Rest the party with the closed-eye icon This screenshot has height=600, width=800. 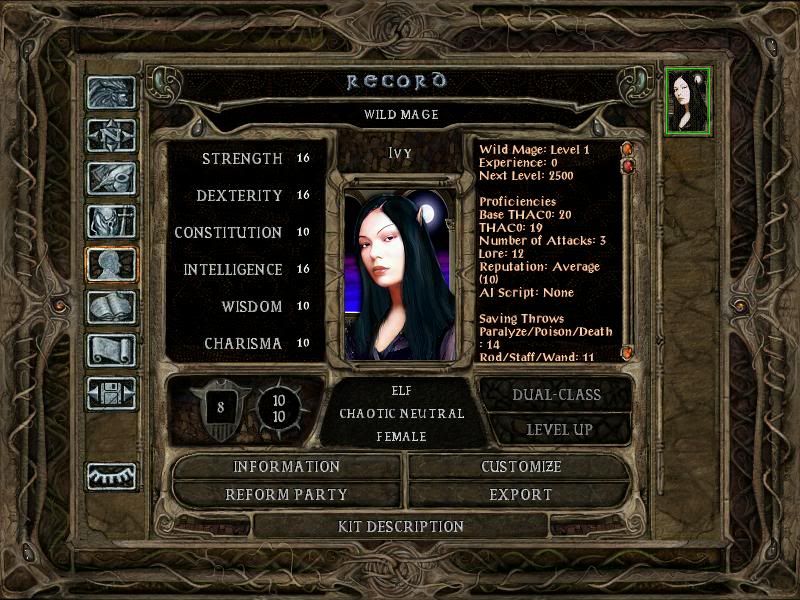111,477
